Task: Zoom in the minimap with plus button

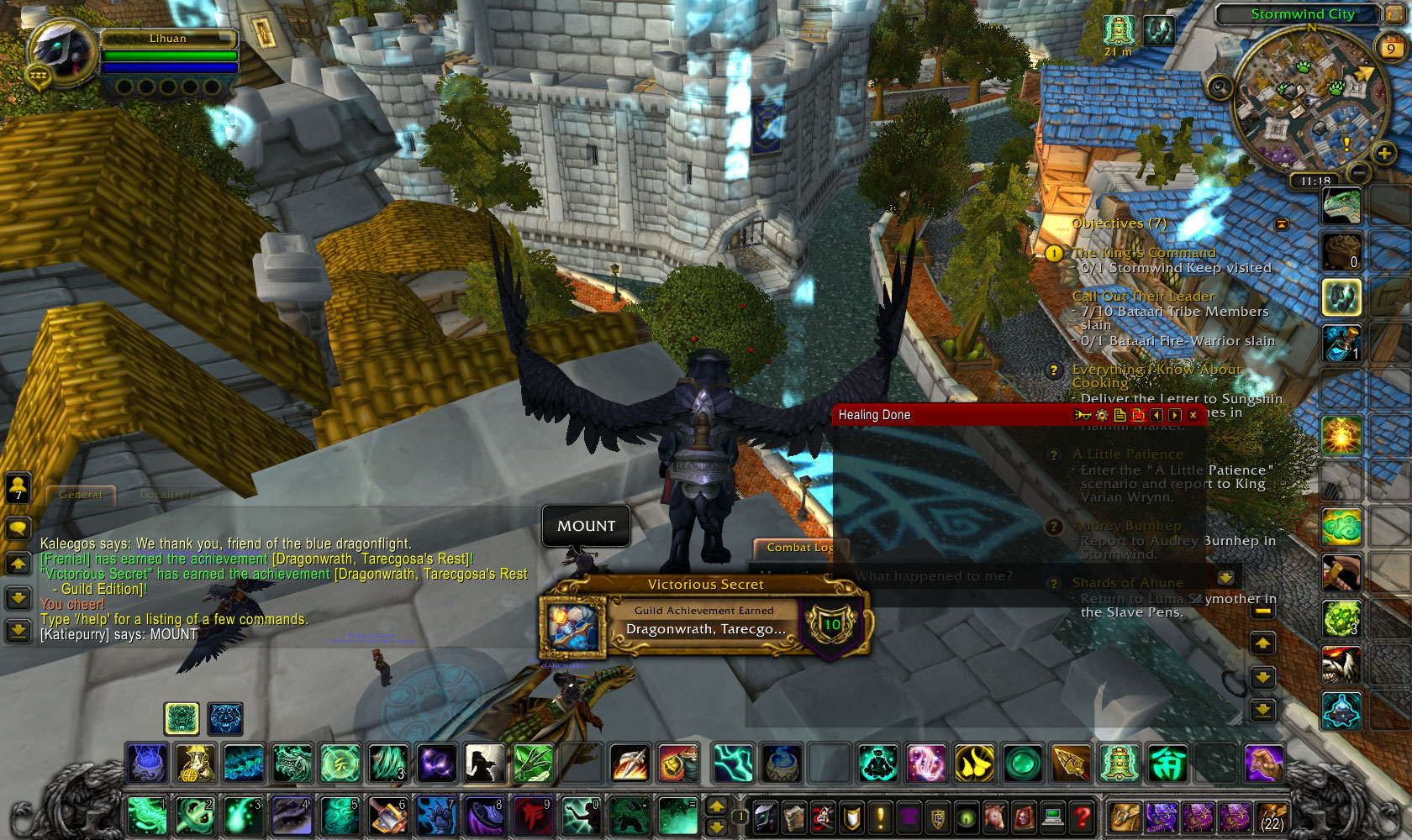Action: coord(1383,153)
